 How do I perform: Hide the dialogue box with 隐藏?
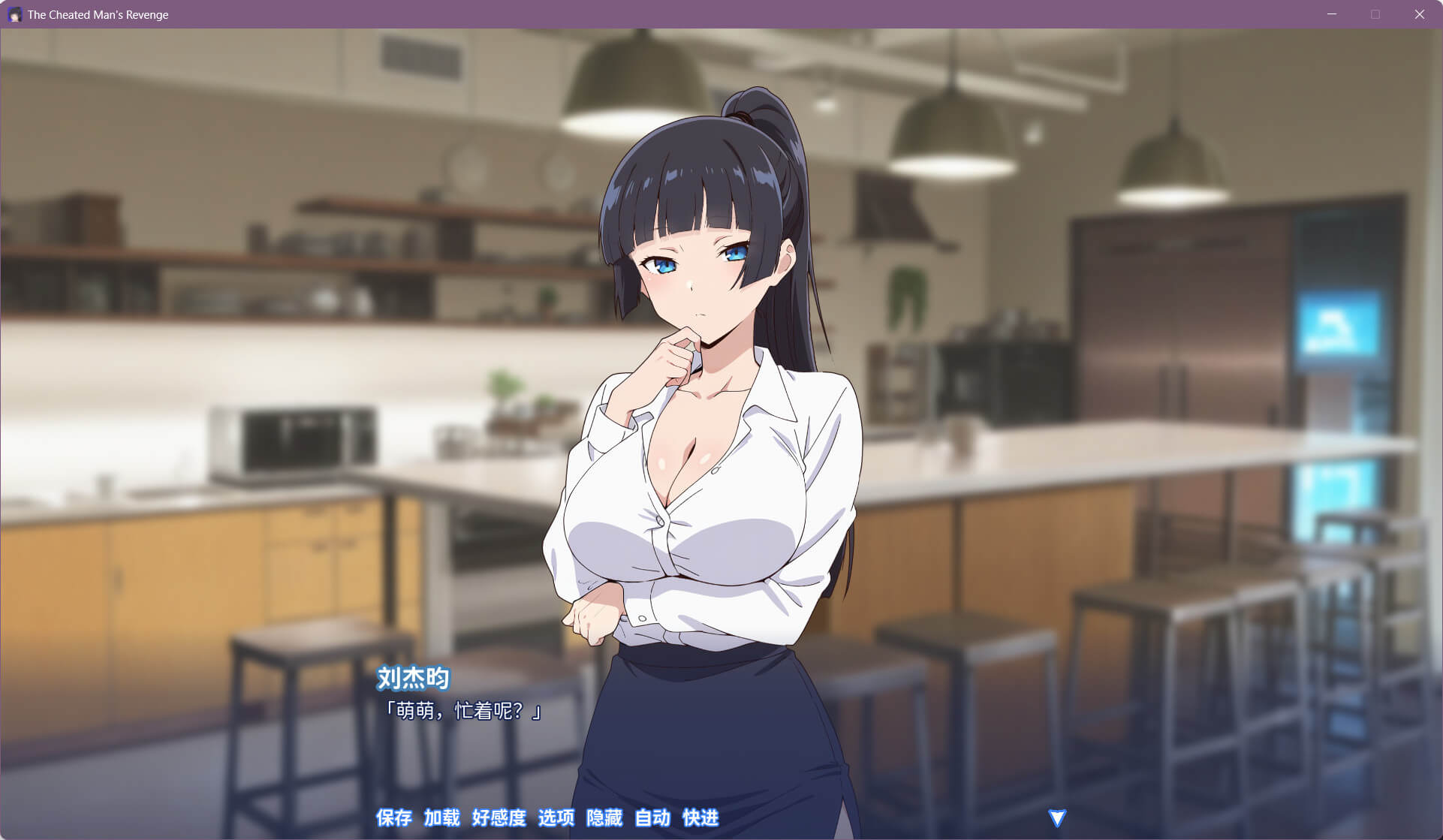[x=604, y=817]
